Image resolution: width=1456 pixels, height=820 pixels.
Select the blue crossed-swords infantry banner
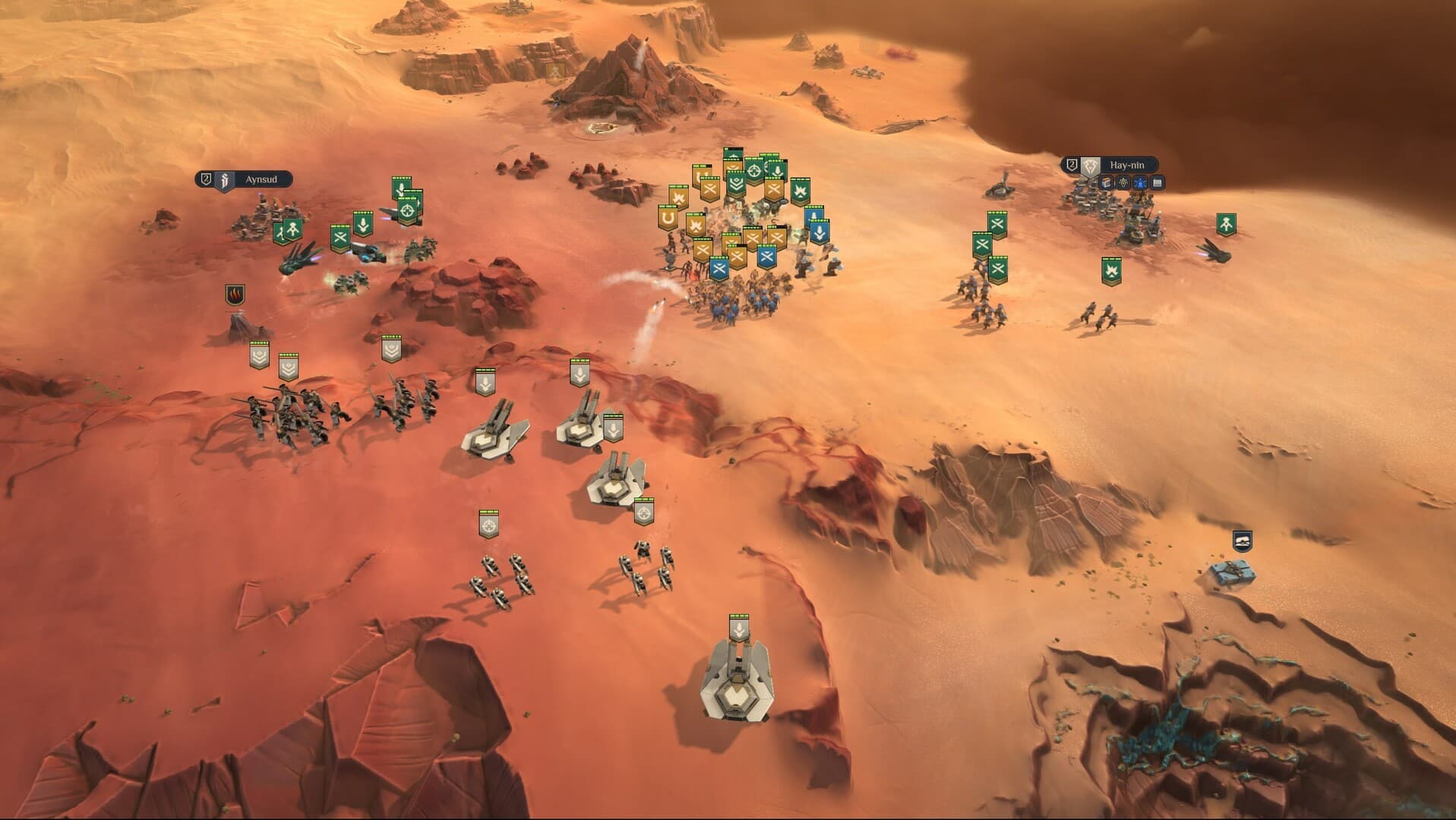pos(767,257)
